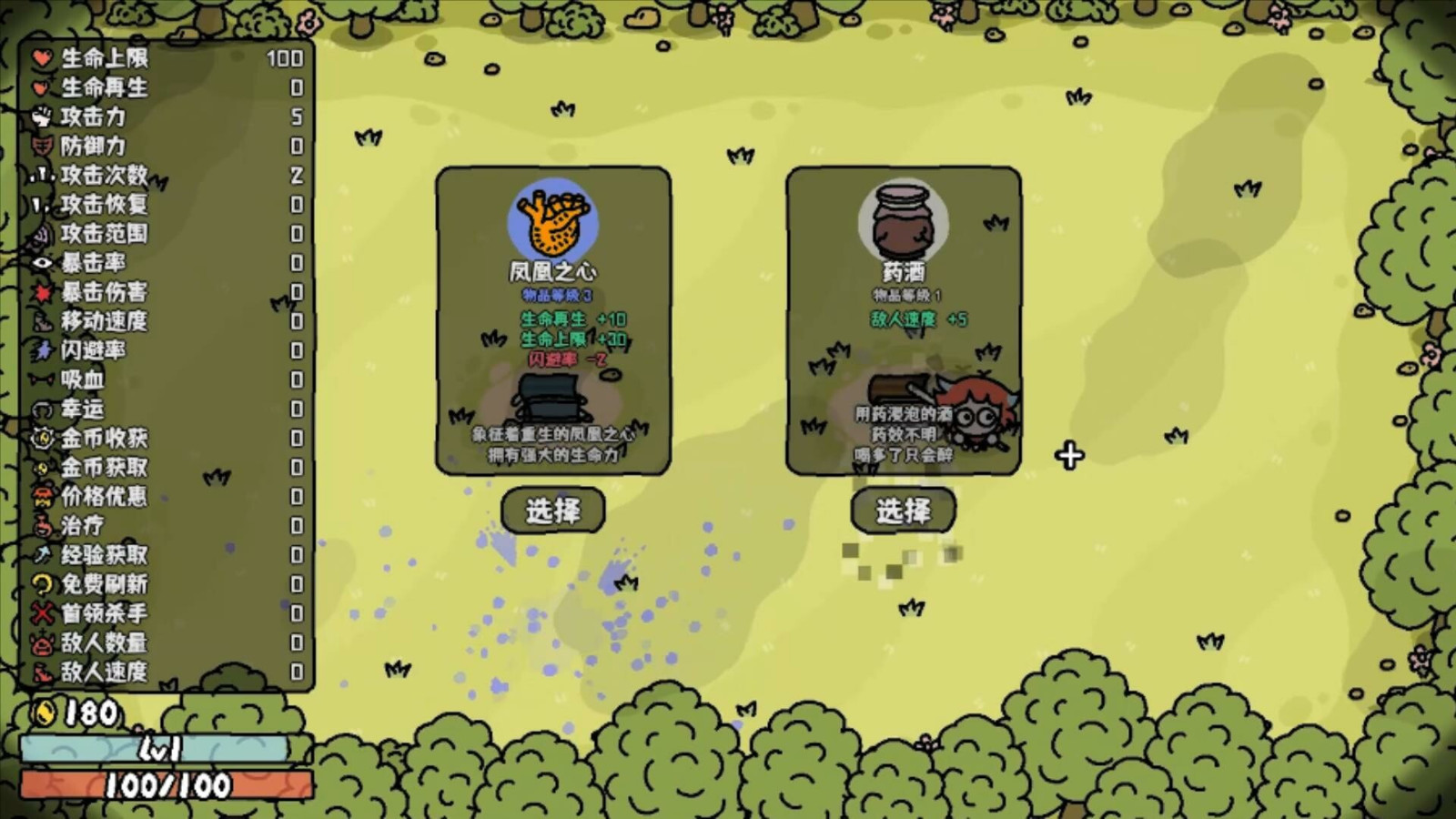Click the eye icon next to 暴击率
Viewport: 1456px width, 819px height.
click(41, 262)
